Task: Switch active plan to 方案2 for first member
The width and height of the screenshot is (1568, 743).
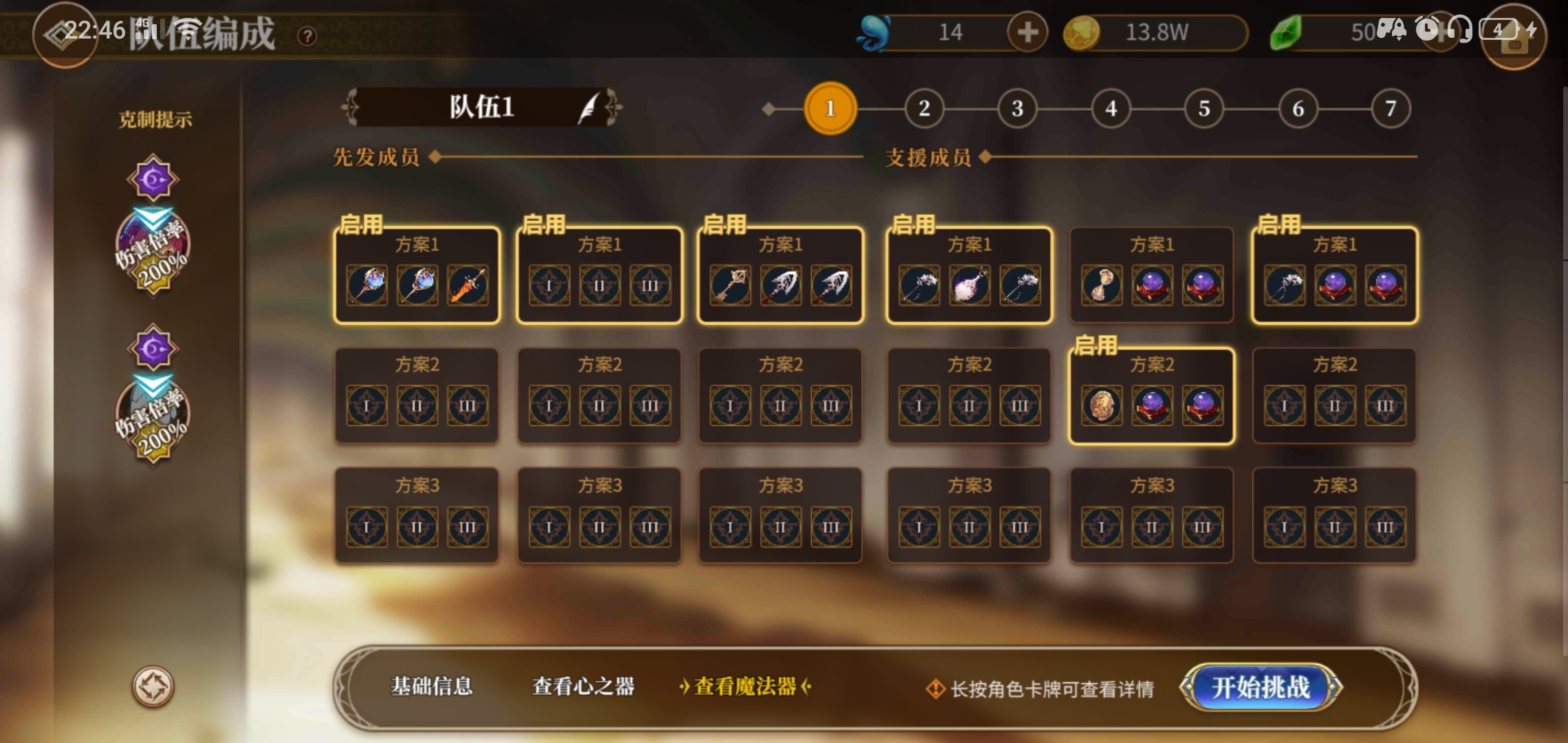Action: (416, 396)
